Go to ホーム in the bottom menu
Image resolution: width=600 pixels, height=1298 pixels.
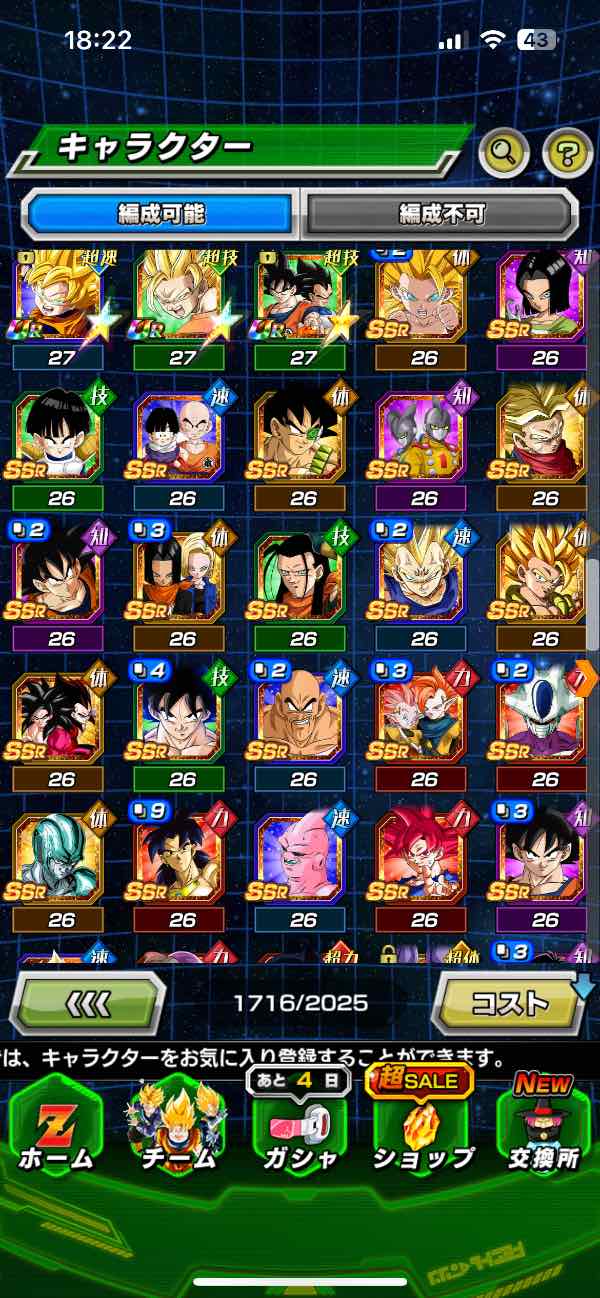click(x=56, y=1125)
